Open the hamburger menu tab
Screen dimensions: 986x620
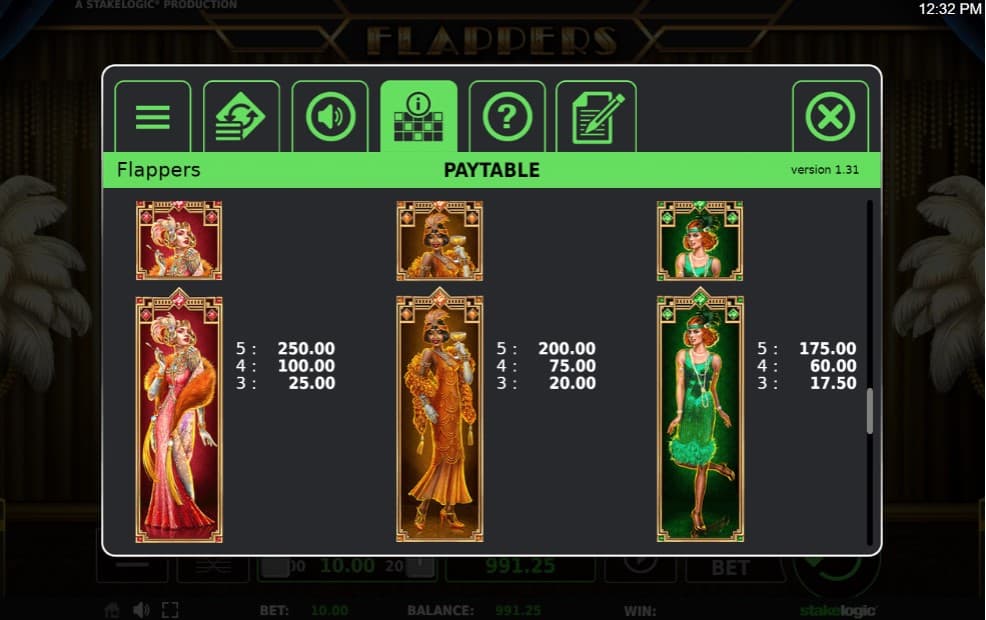coord(152,117)
